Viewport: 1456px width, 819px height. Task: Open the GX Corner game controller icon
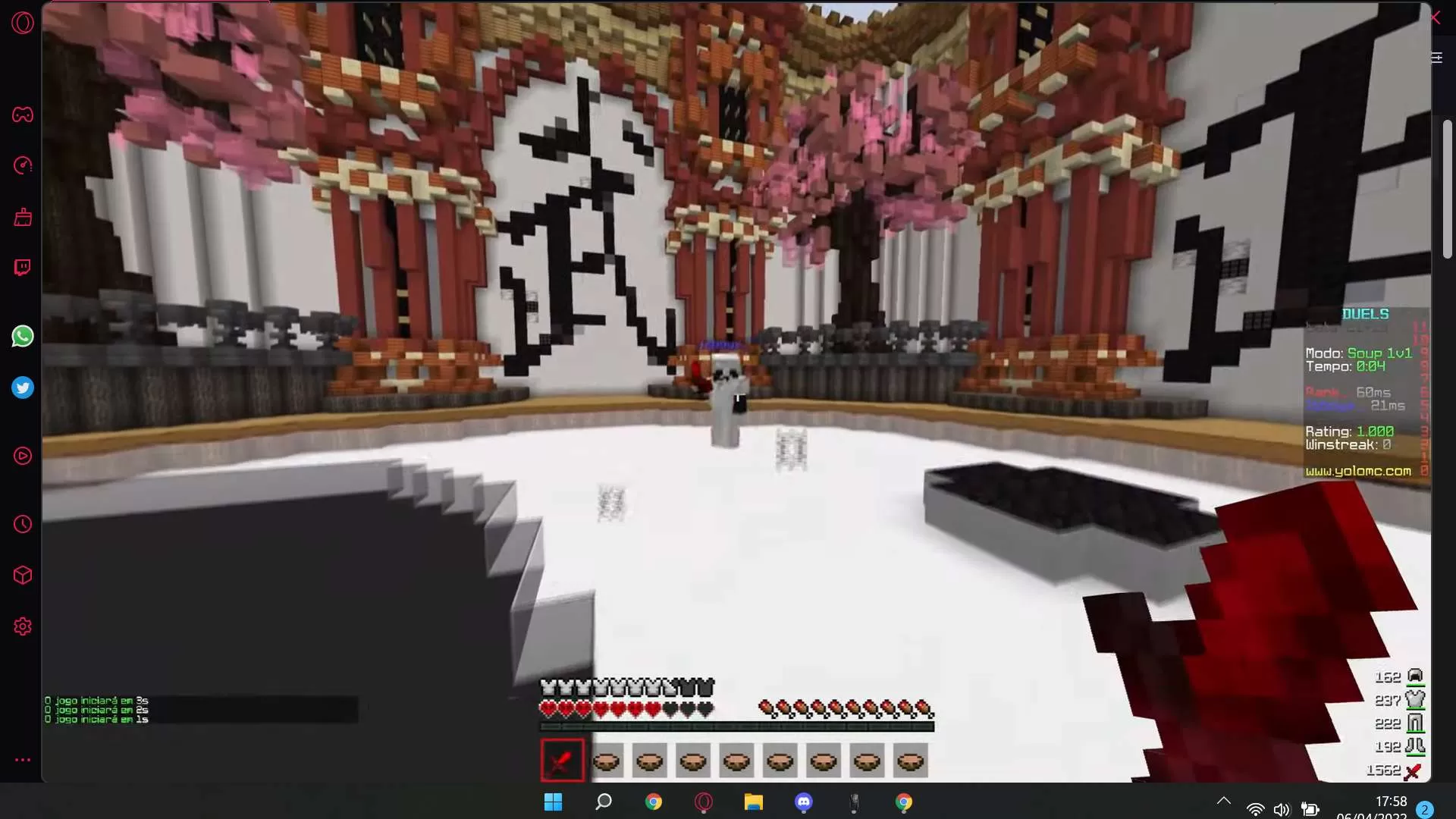click(22, 115)
